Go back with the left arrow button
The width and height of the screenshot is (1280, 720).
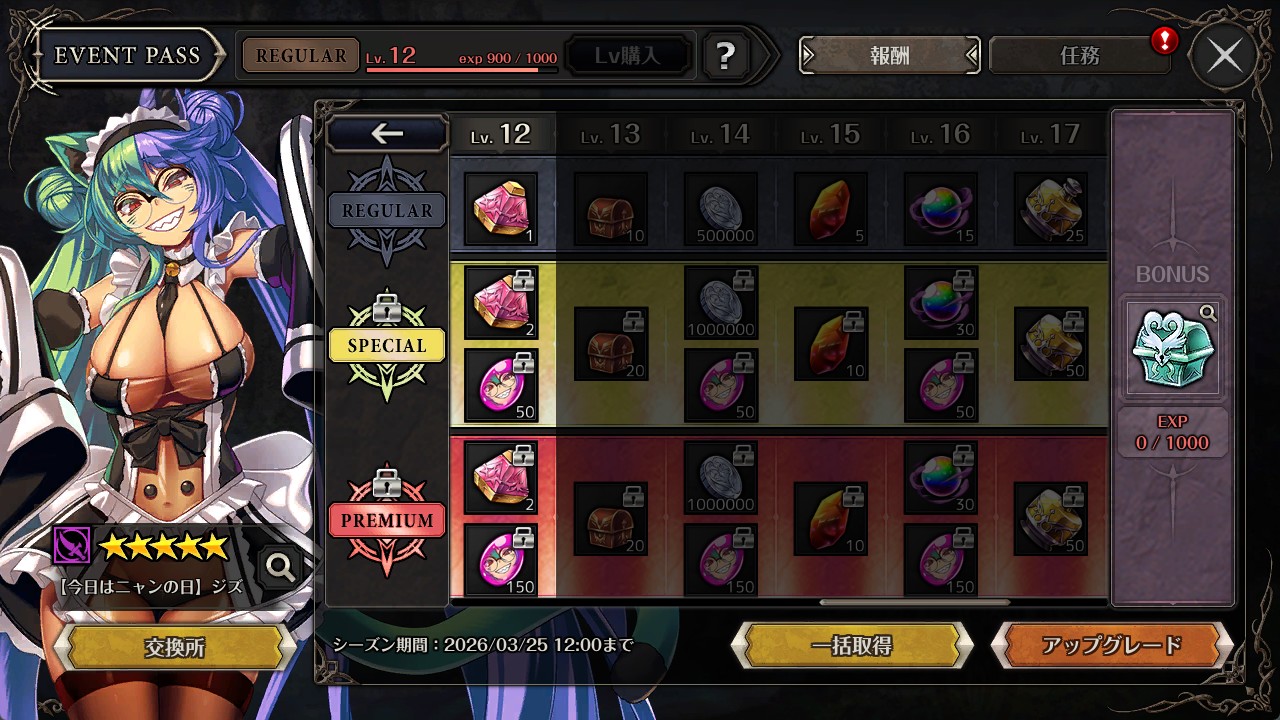[387, 133]
